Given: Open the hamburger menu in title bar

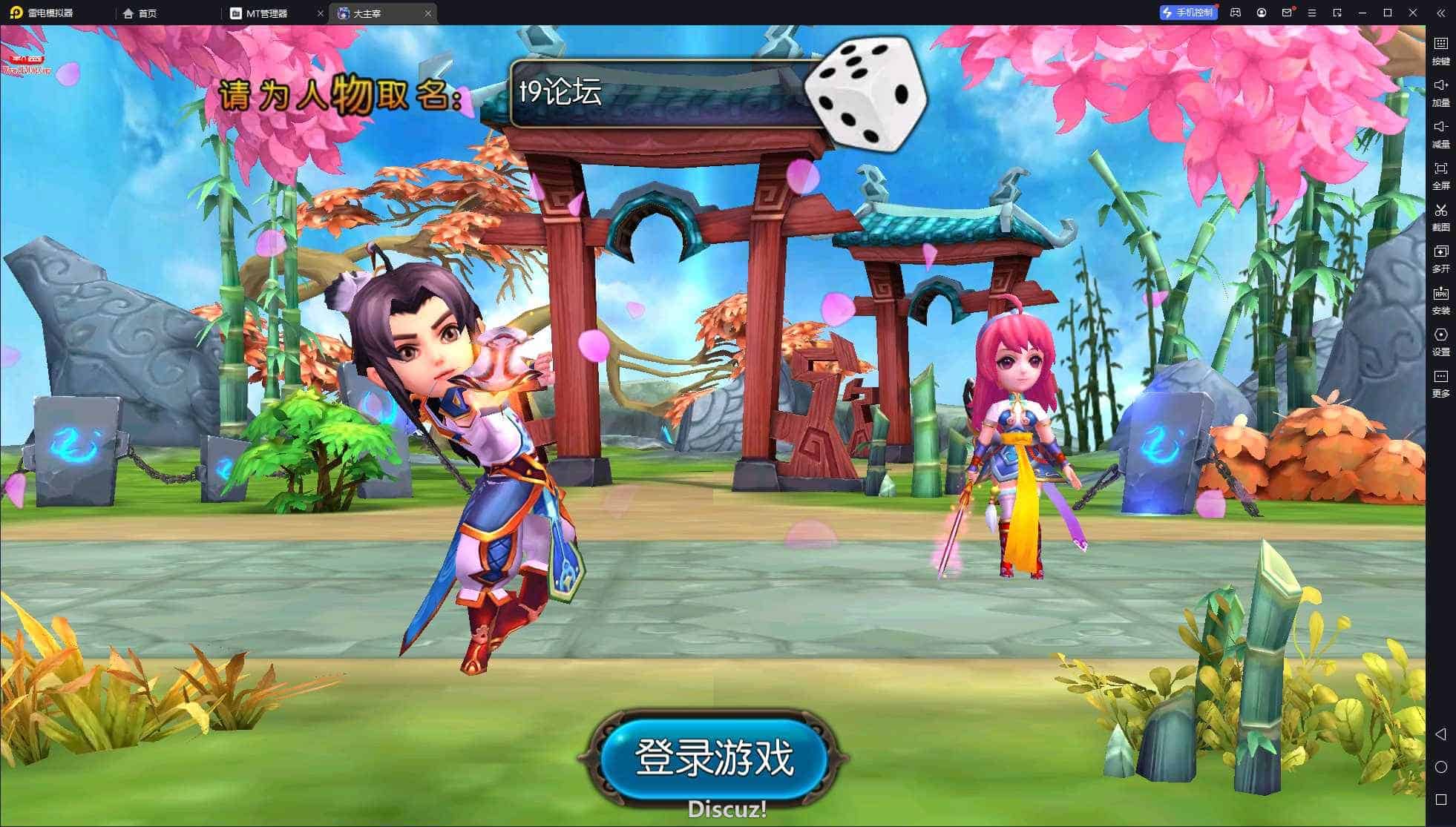Looking at the screenshot, I should pyautogui.click(x=1312, y=13).
